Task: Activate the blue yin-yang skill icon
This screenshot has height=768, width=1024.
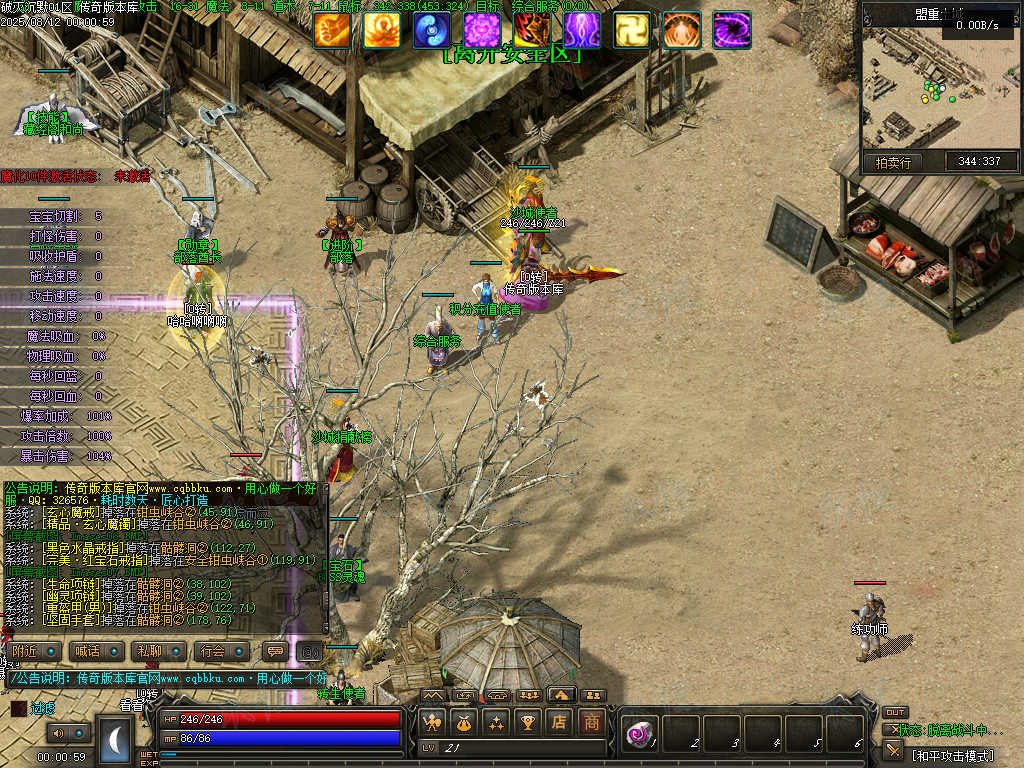Action: click(x=432, y=31)
